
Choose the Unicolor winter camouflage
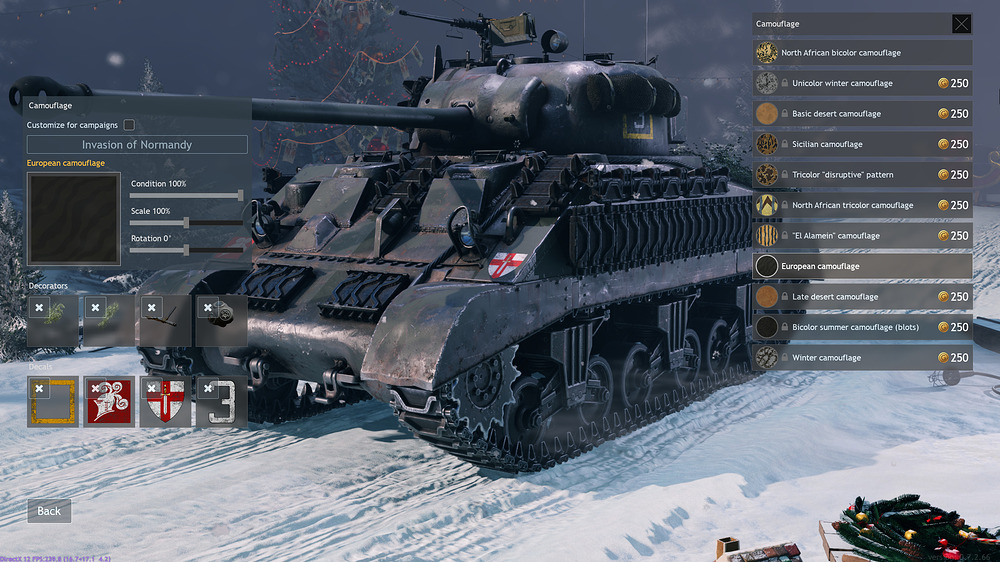point(860,84)
